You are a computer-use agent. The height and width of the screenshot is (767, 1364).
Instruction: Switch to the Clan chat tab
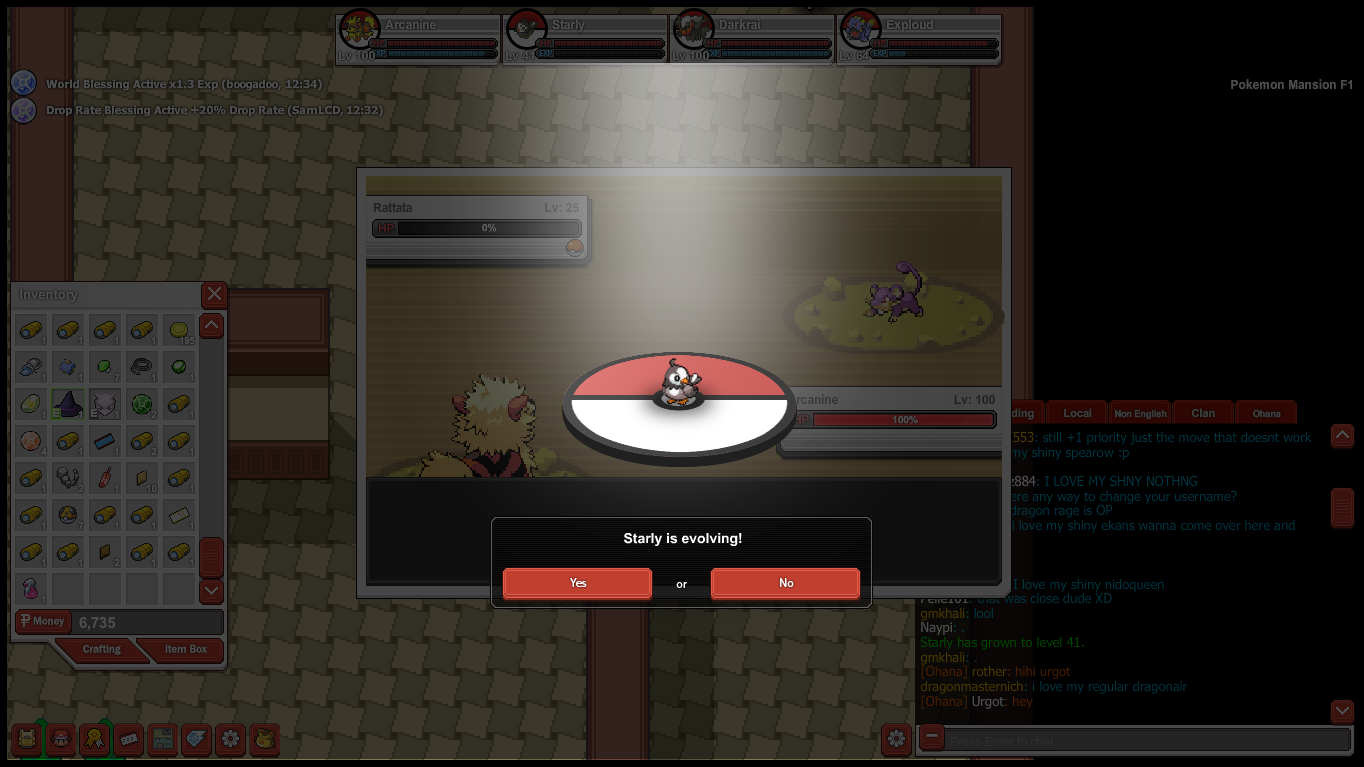pyautogui.click(x=1203, y=413)
